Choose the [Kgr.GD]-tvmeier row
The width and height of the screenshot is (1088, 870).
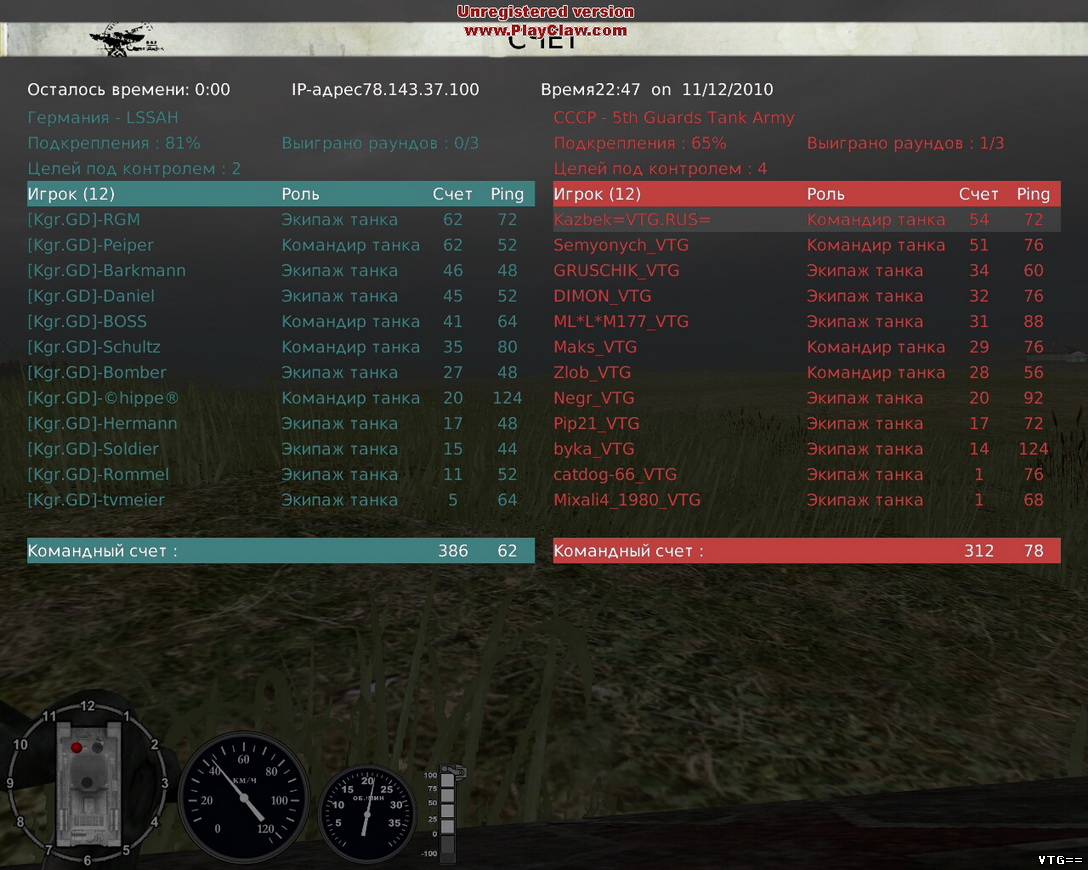96,500
